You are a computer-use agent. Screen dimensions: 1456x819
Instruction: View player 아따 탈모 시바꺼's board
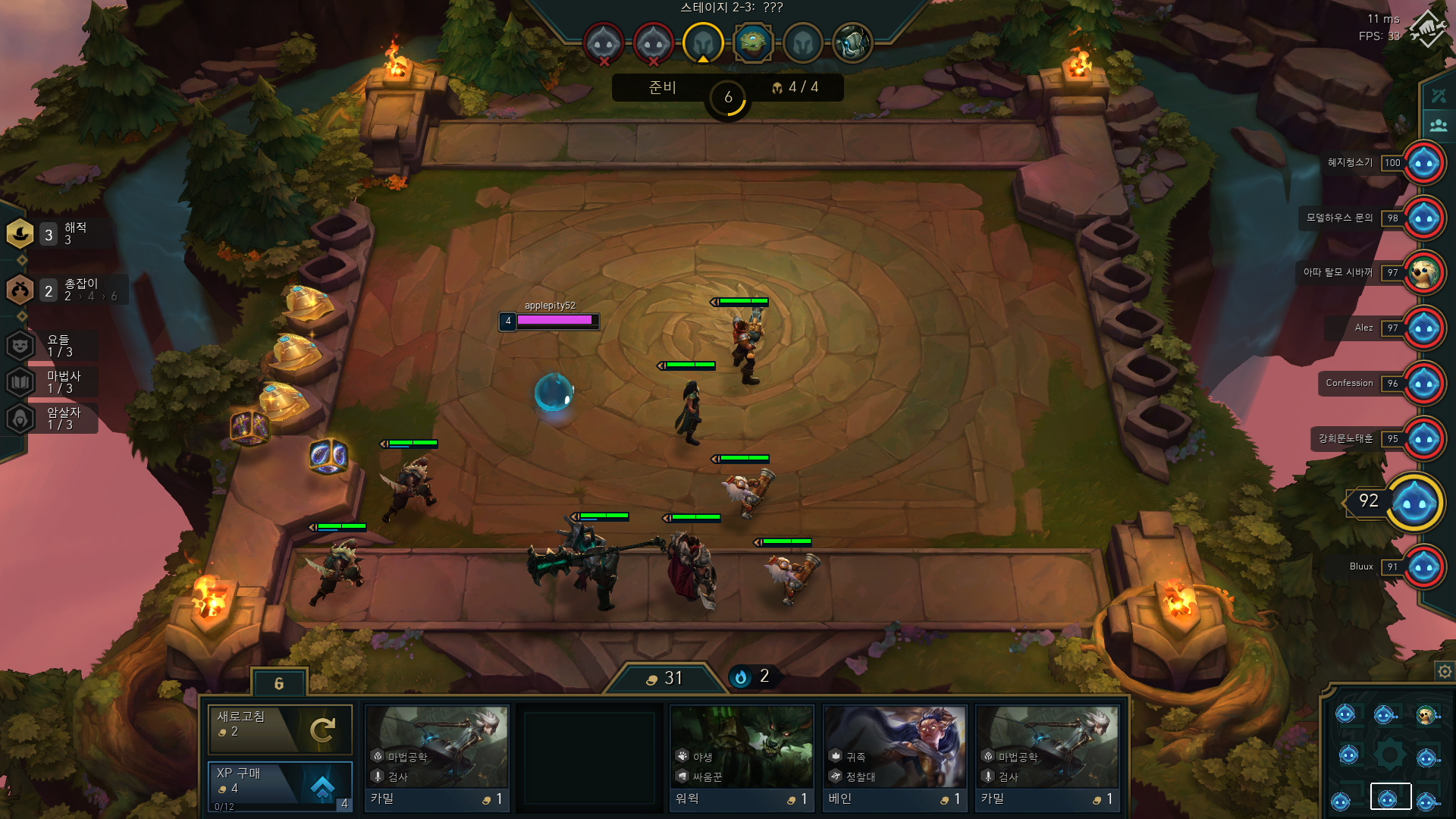coord(1423,273)
